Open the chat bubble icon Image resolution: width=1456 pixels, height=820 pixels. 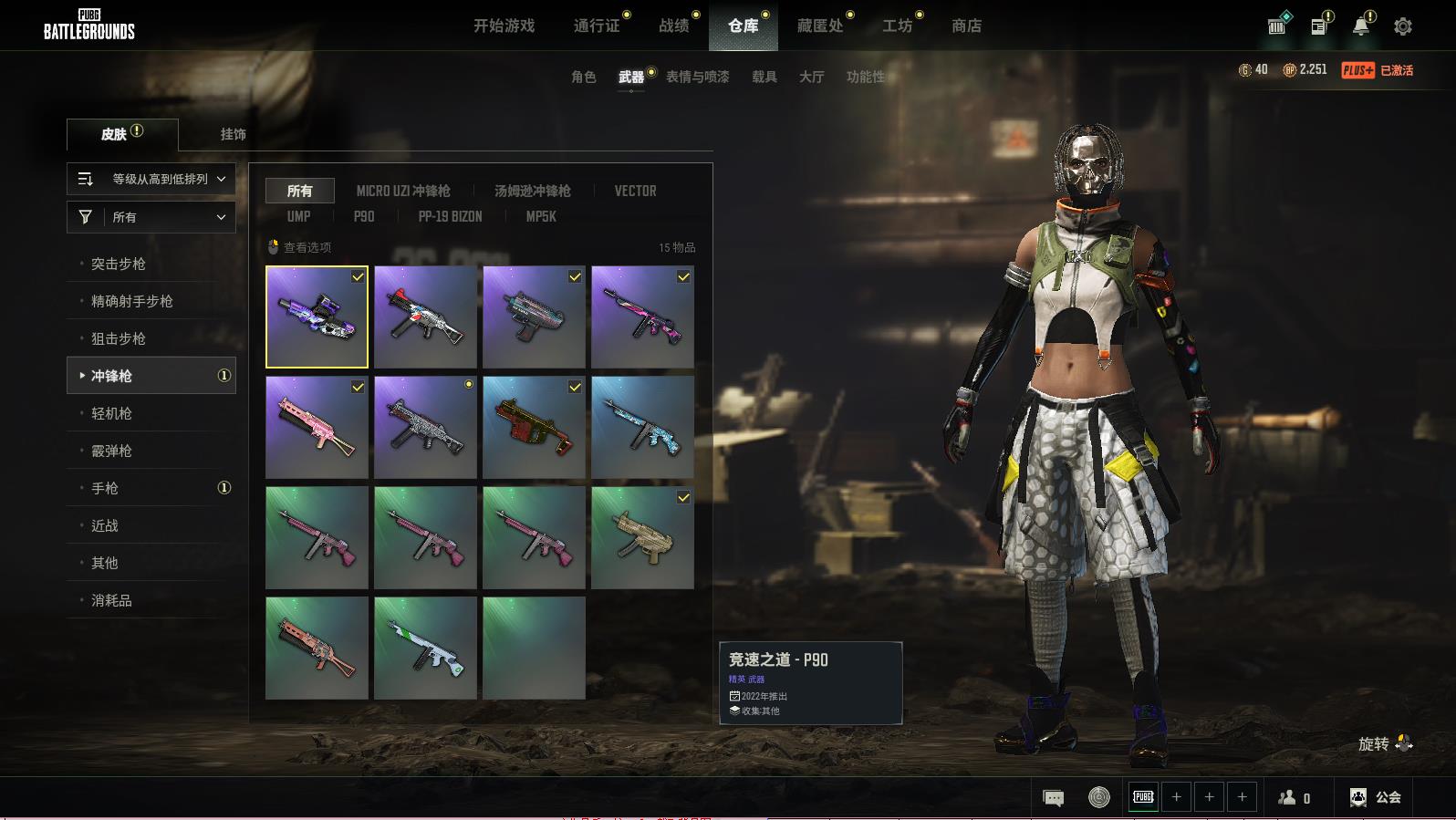[x=1053, y=798]
